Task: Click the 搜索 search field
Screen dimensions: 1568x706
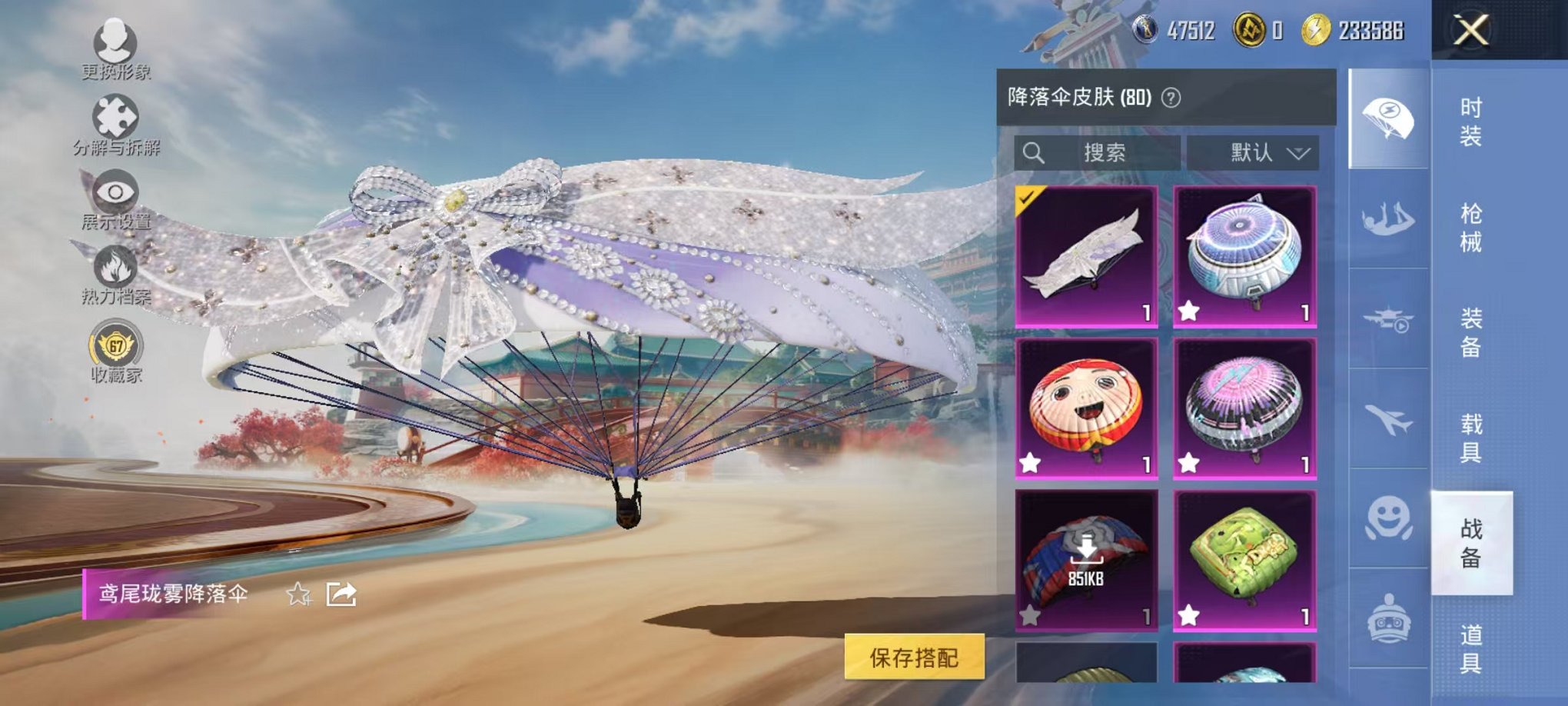Action: click(1099, 152)
